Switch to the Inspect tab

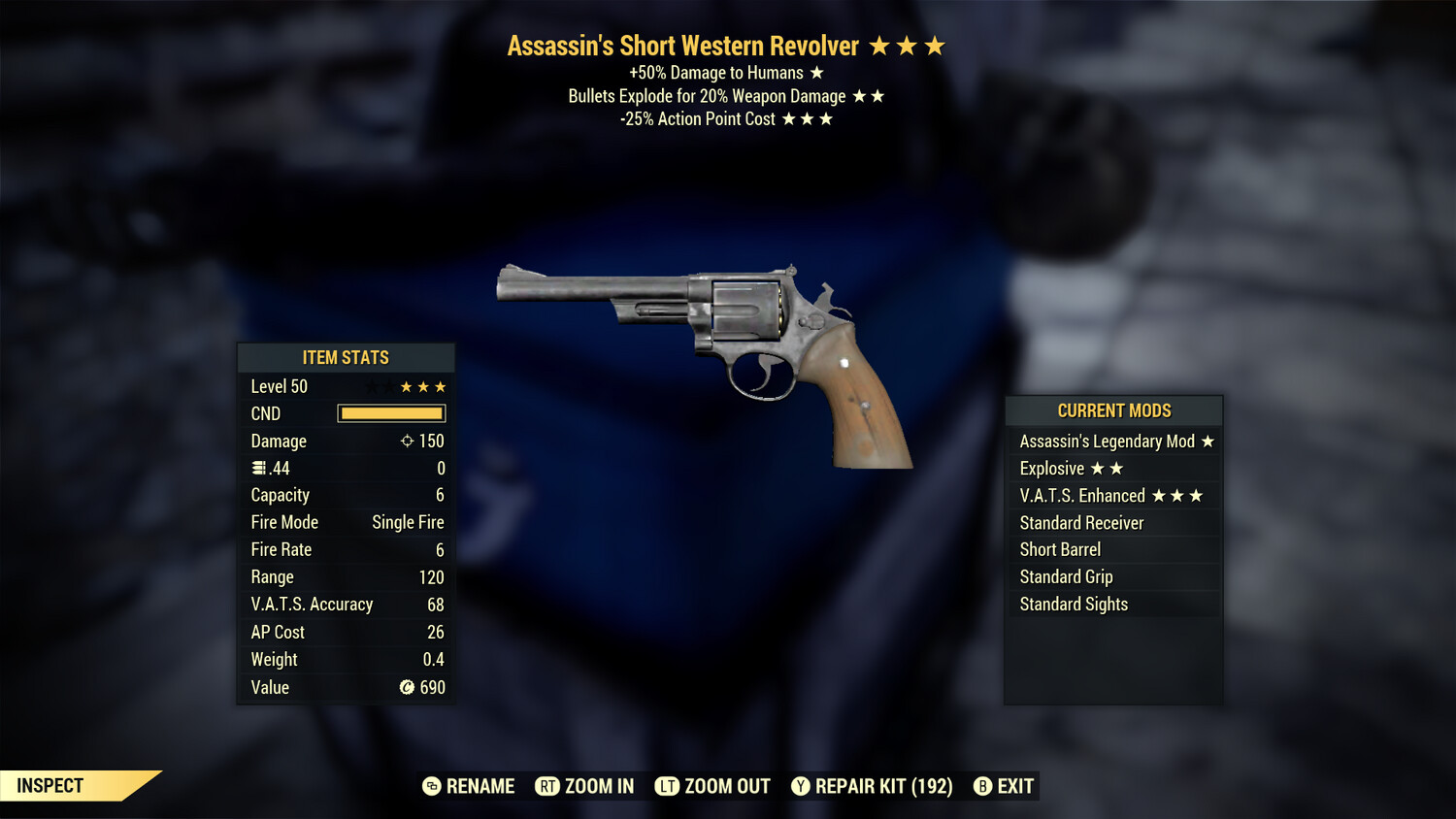50,786
